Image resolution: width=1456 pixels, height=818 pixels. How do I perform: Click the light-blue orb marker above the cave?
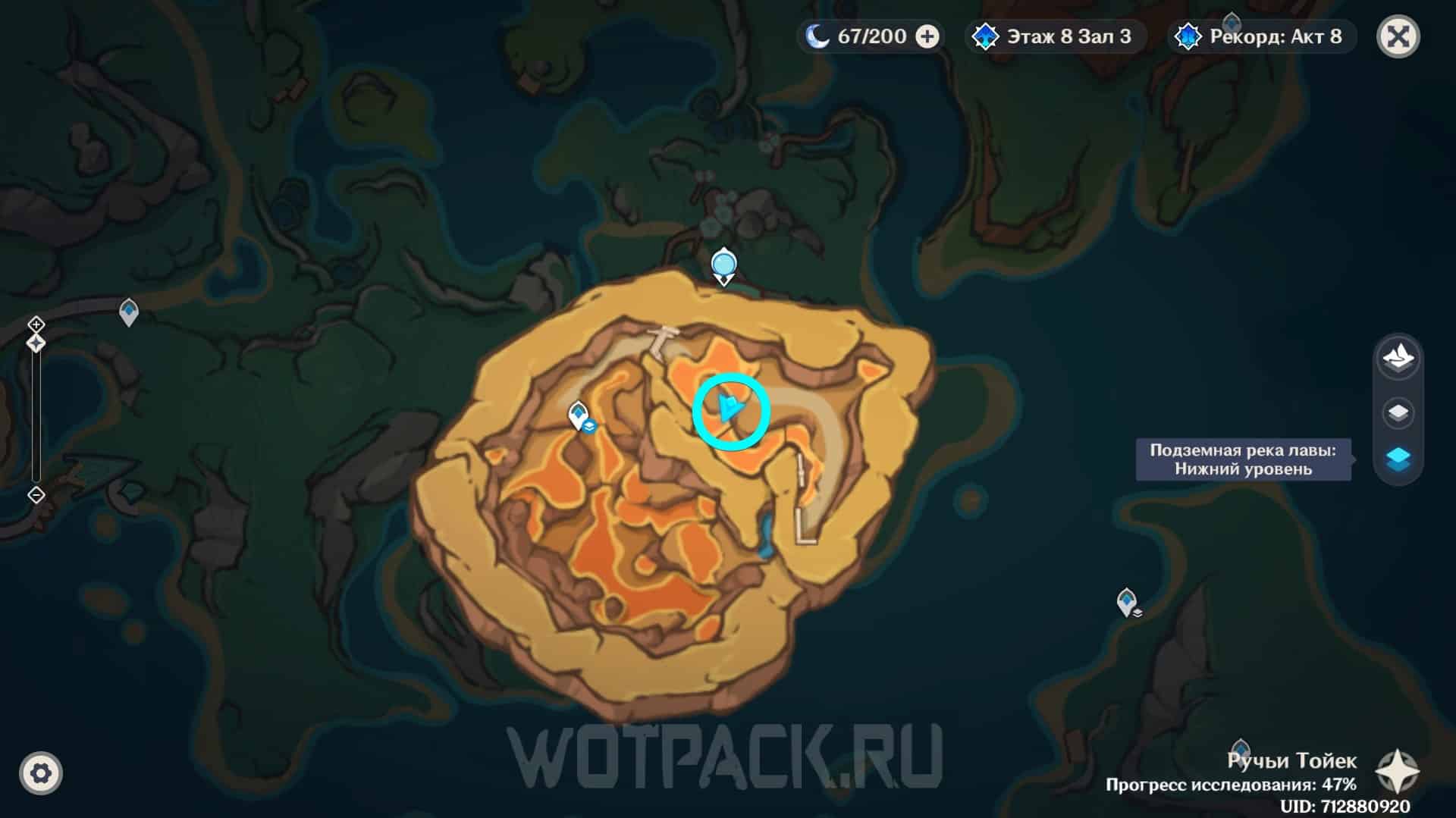tap(724, 265)
